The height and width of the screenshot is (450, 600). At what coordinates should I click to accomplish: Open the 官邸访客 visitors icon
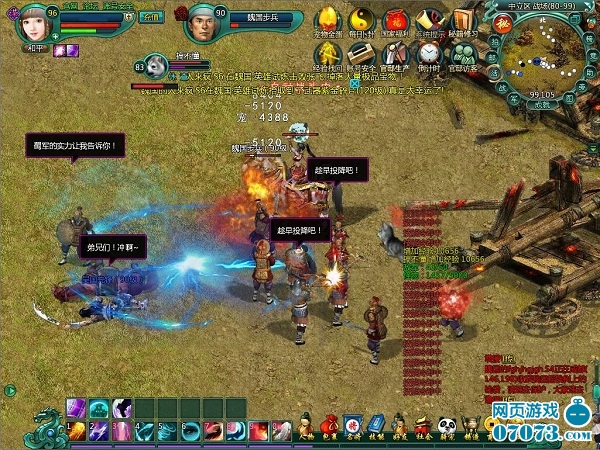click(x=462, y=54)
